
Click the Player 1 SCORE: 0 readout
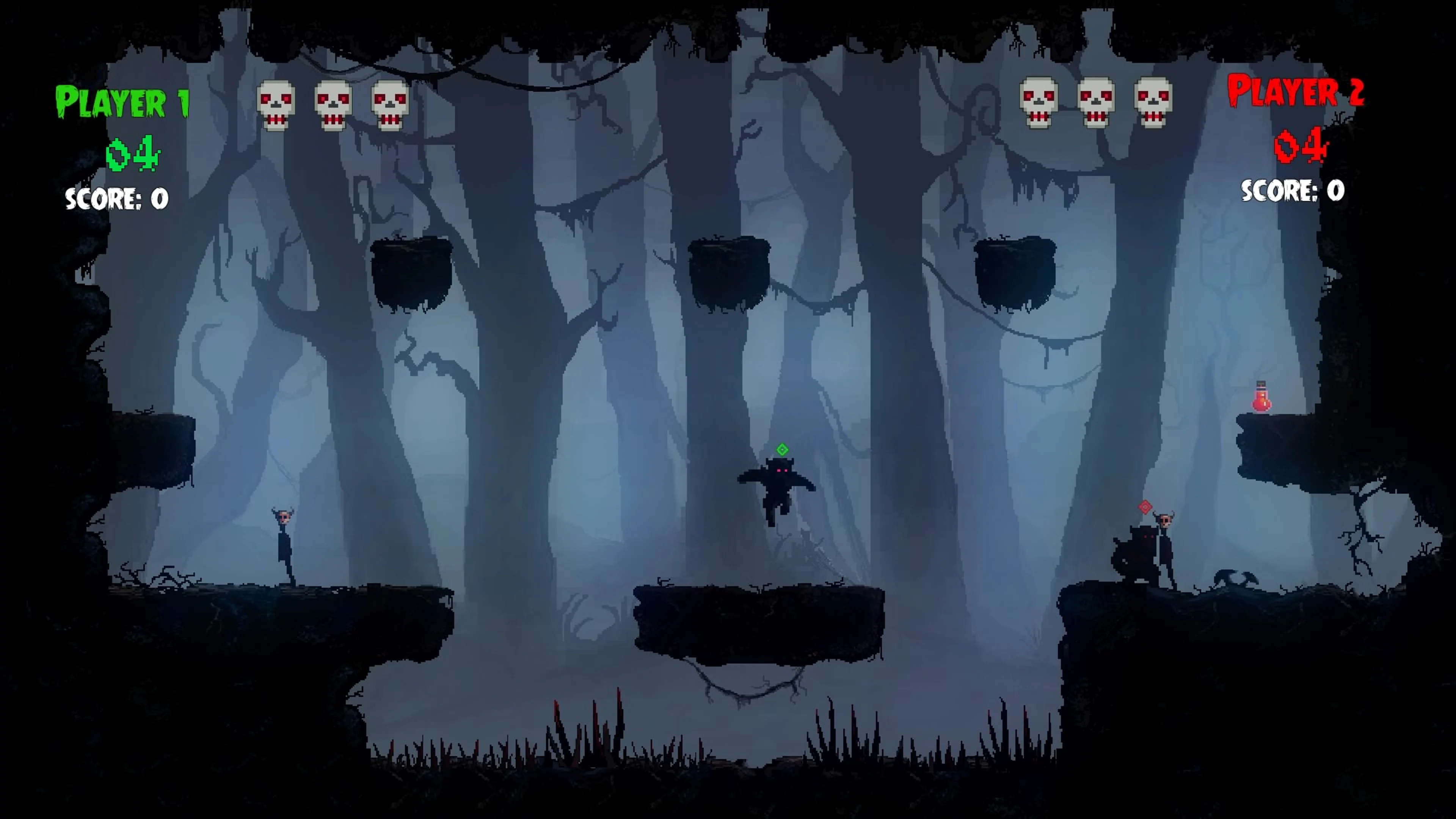pyautogui.click(x=116, y=199)
